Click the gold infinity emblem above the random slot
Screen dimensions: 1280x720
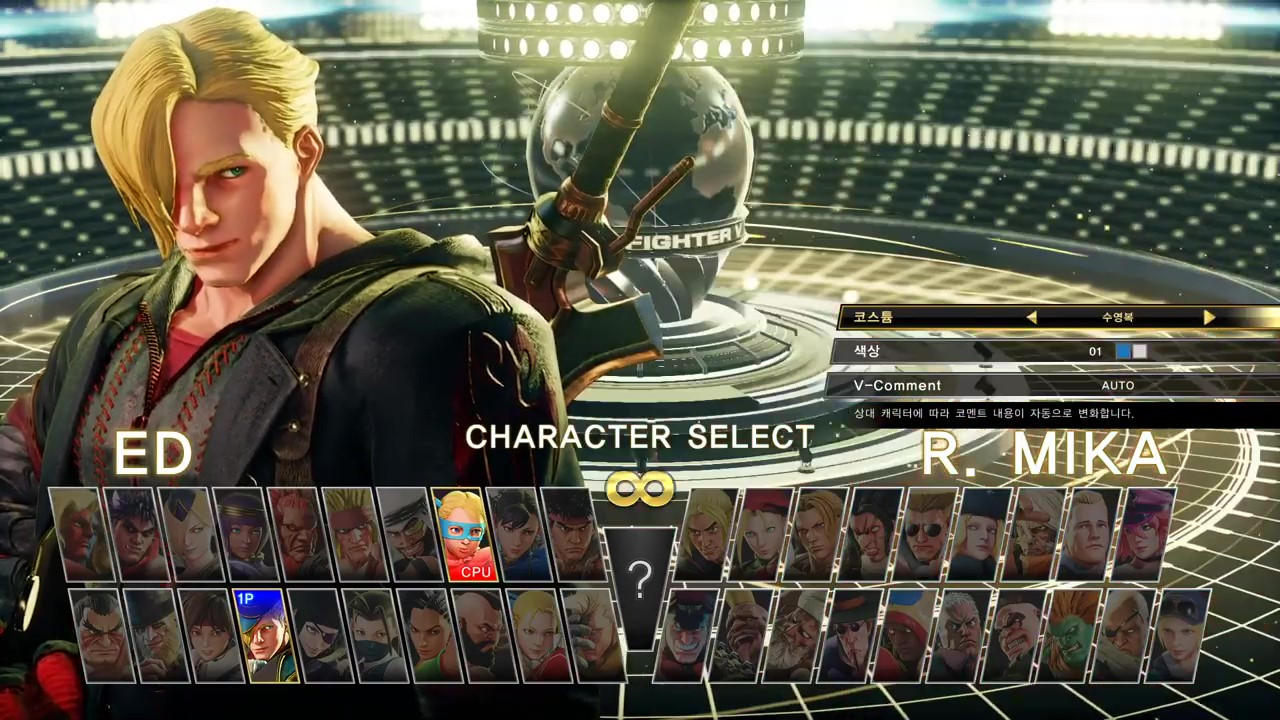click(x=640, y=488)
